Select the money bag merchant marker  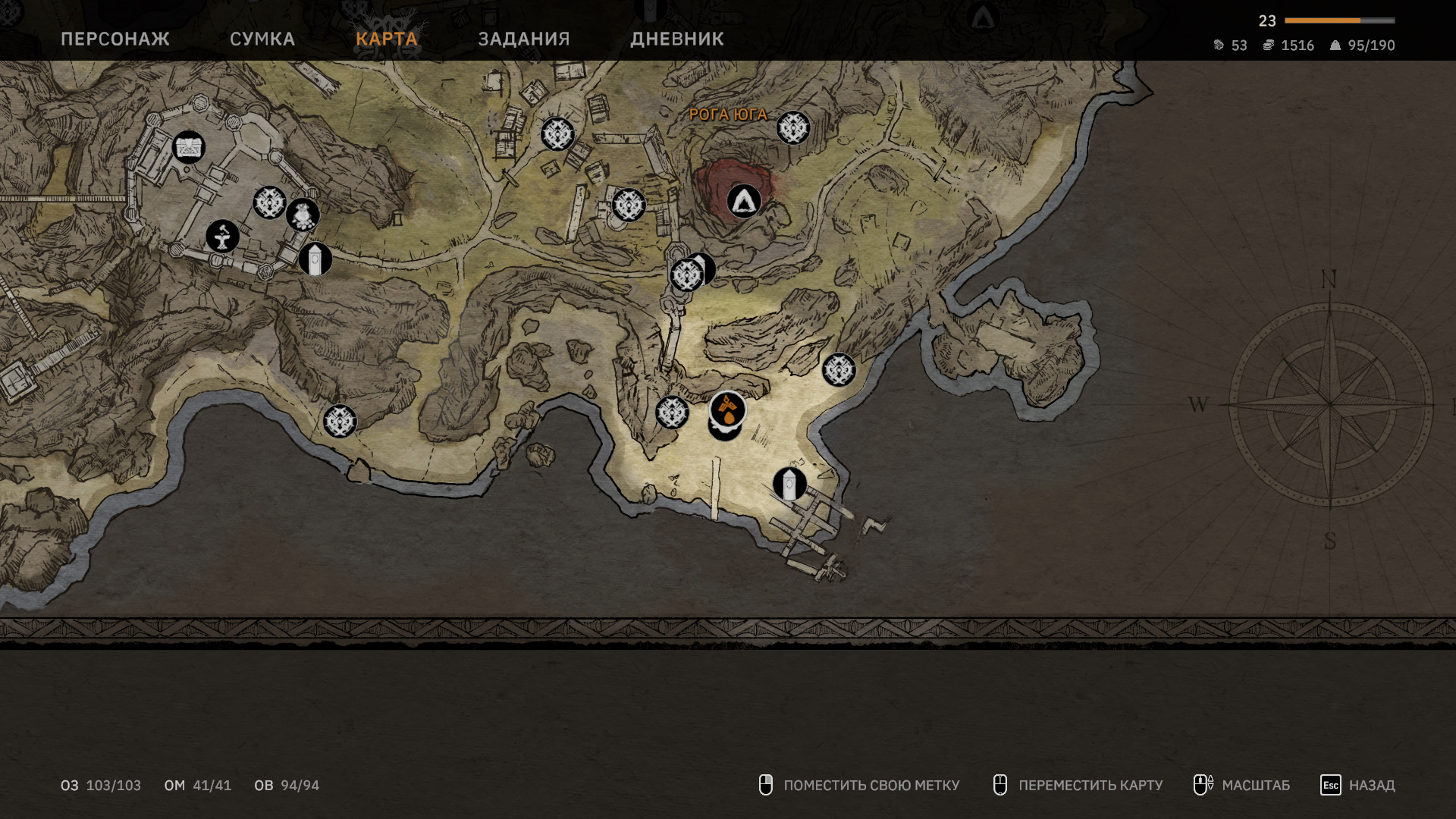303,215
